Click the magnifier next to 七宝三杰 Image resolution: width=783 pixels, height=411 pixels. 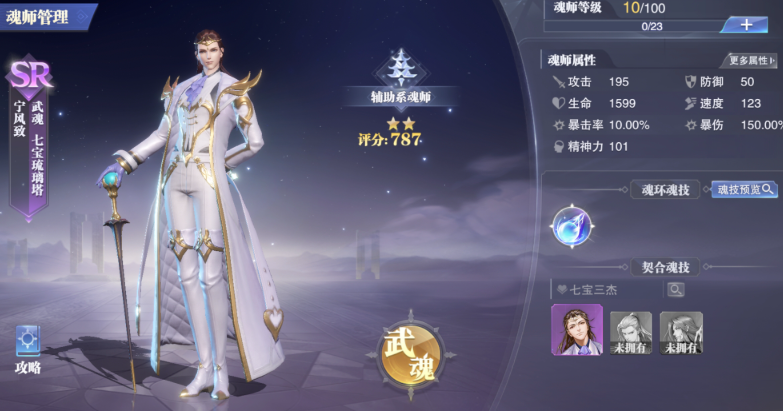(x=676, y=289)
